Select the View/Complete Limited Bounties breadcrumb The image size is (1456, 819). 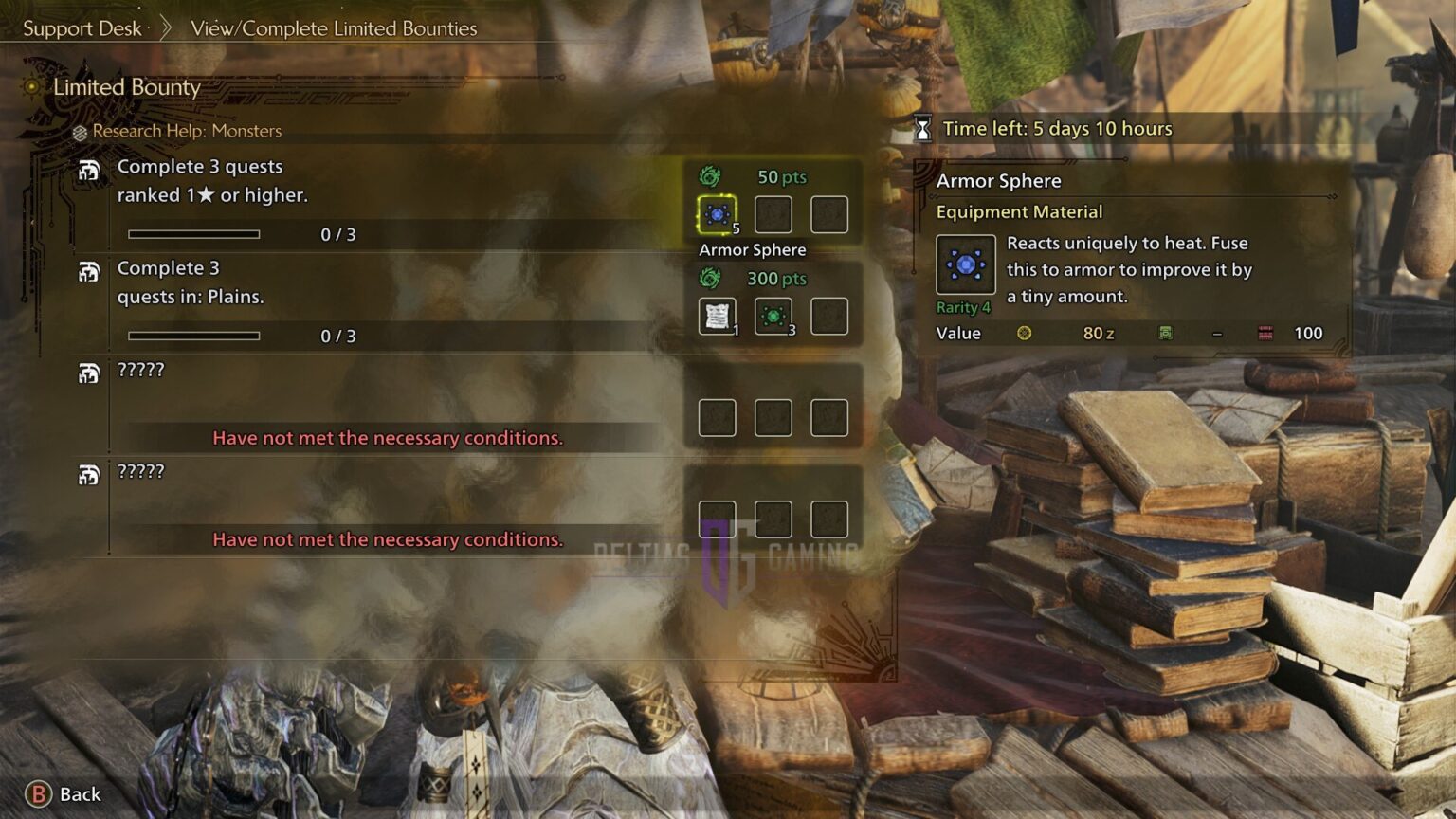point(332,28)
